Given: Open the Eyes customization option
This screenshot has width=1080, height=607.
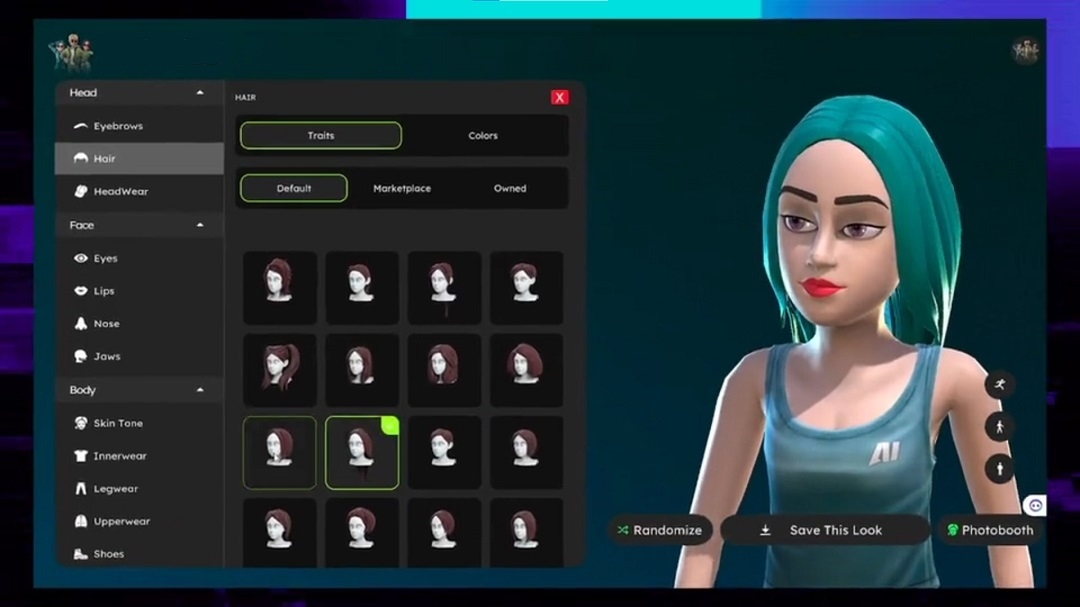Looking at the screenshot, I should click(x=105, y=258).
